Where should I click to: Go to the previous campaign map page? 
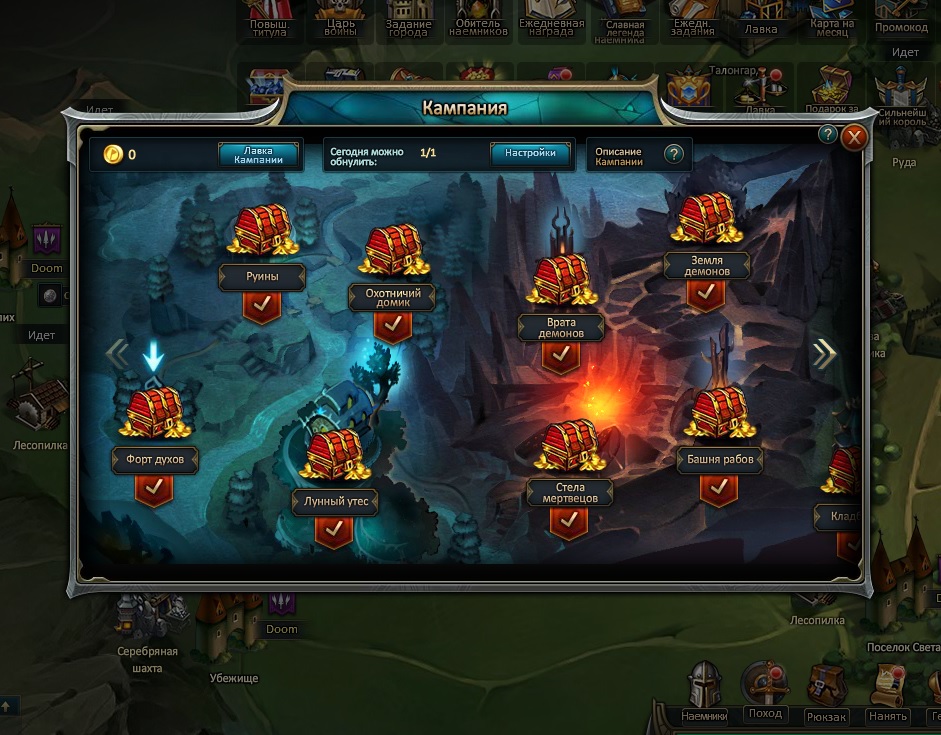pos(117,352)
